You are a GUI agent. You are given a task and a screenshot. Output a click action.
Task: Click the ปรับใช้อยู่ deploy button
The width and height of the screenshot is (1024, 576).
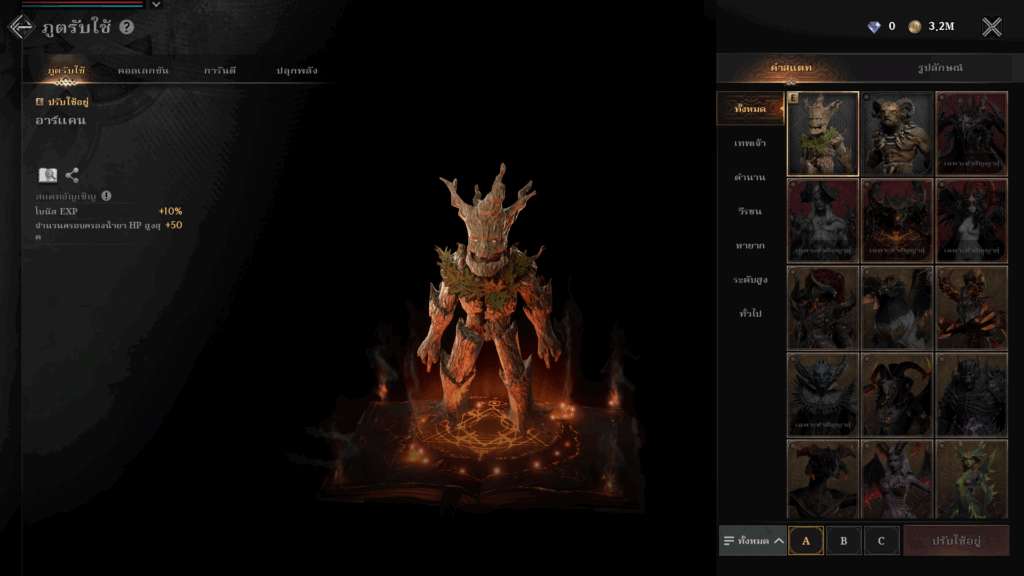[x=955, y=540]
